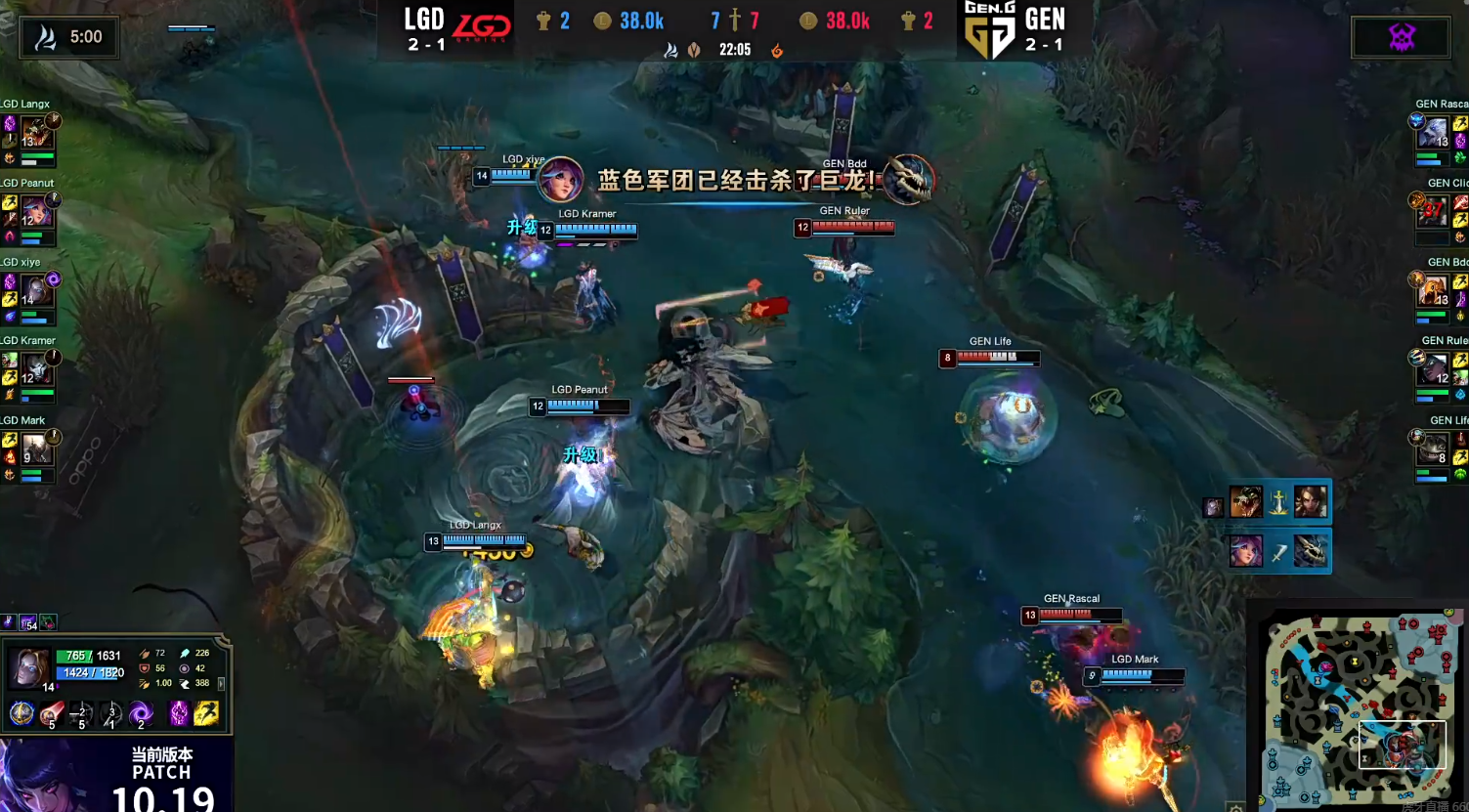The width and height of the screenshot is (1469, 812).
Task: Select the Flash summoner spell in Ezreal's panel
Action: click(206, 714)
